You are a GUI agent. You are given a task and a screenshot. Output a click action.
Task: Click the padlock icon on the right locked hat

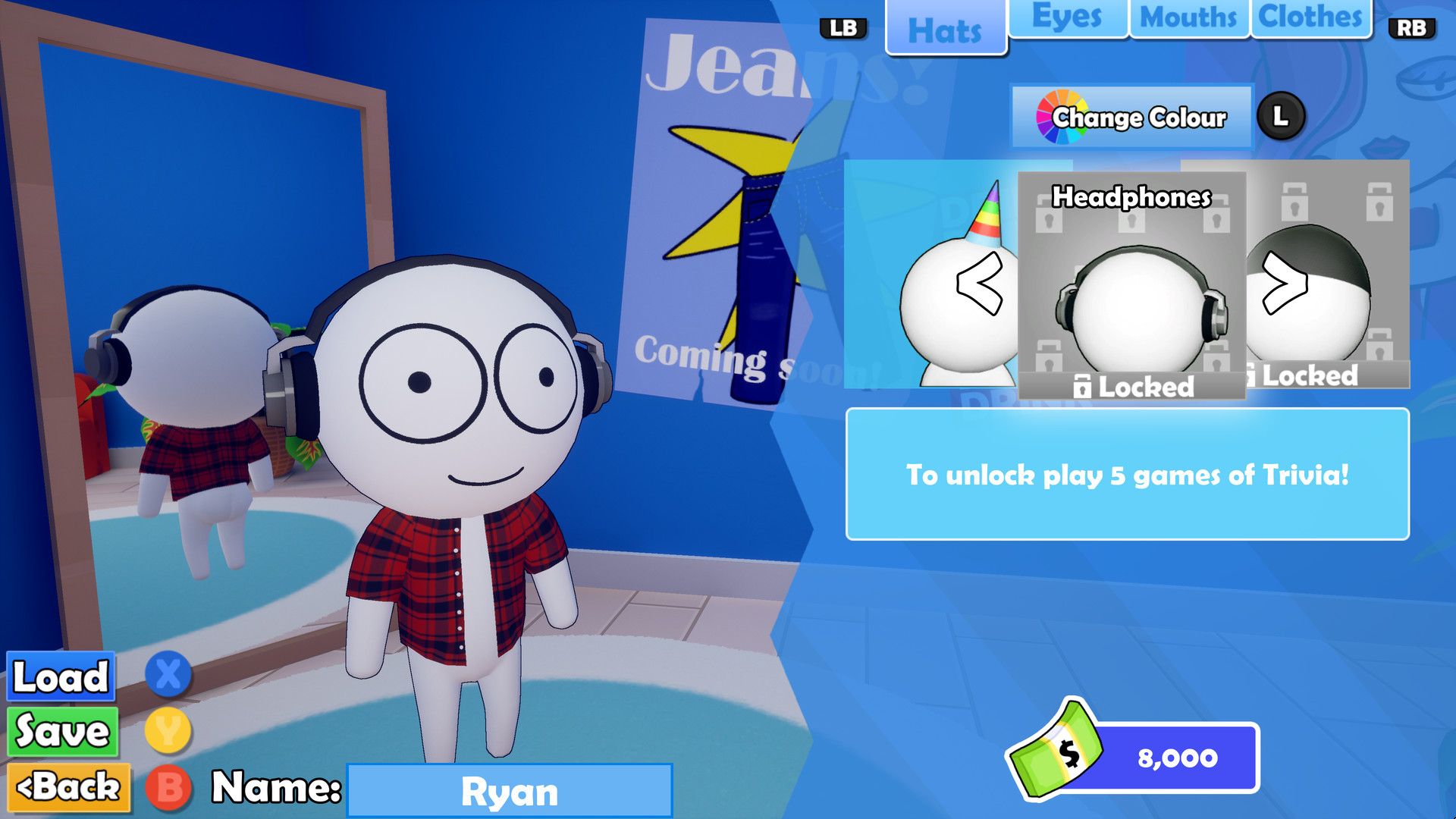(1253, 374)
